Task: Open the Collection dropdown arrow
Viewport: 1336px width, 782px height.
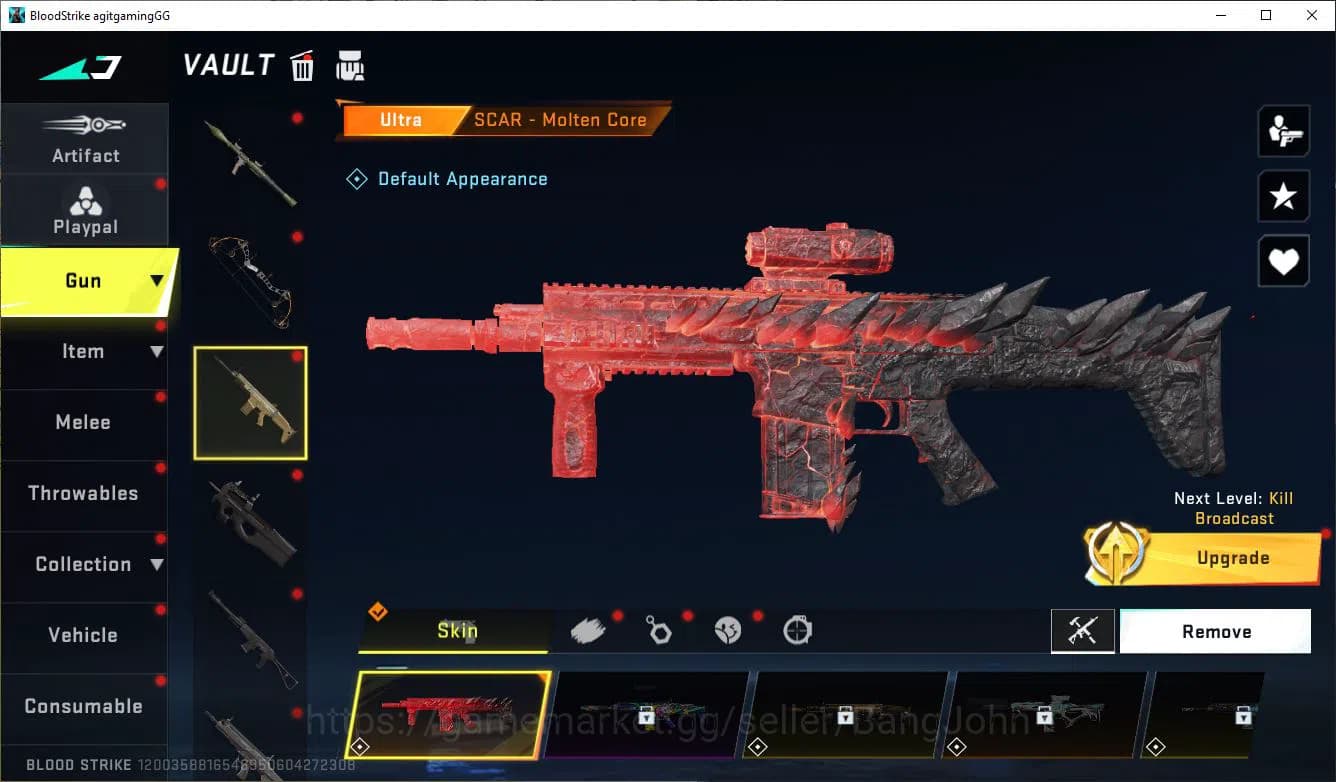Action: point(158,564)
